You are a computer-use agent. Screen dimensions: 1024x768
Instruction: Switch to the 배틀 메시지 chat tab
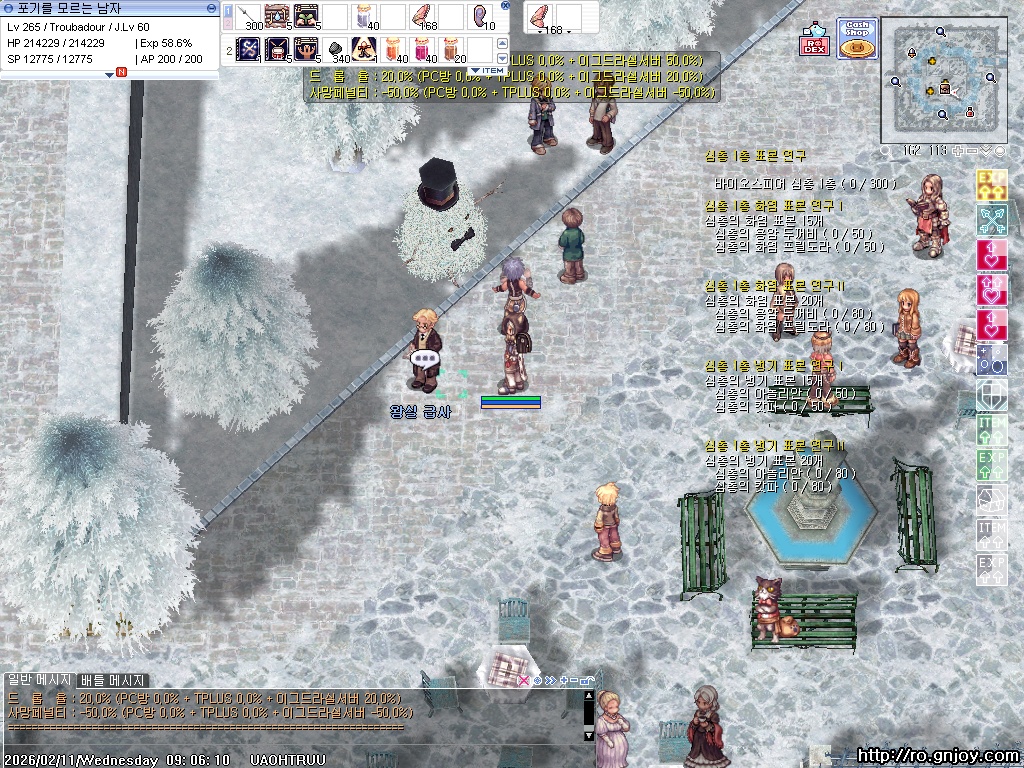(x=113, y=680)
